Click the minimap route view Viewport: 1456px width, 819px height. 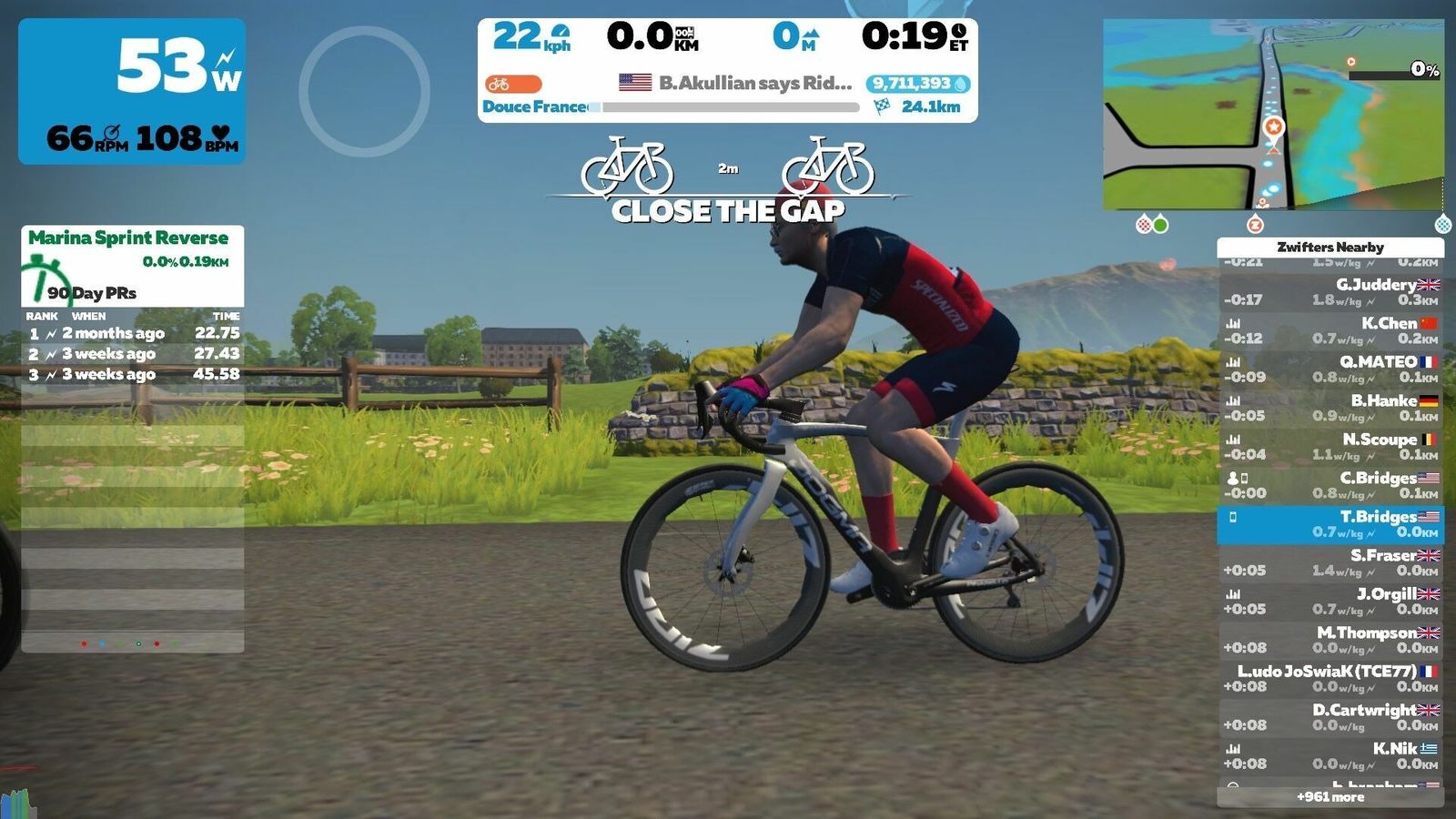tap(1273, 115)
